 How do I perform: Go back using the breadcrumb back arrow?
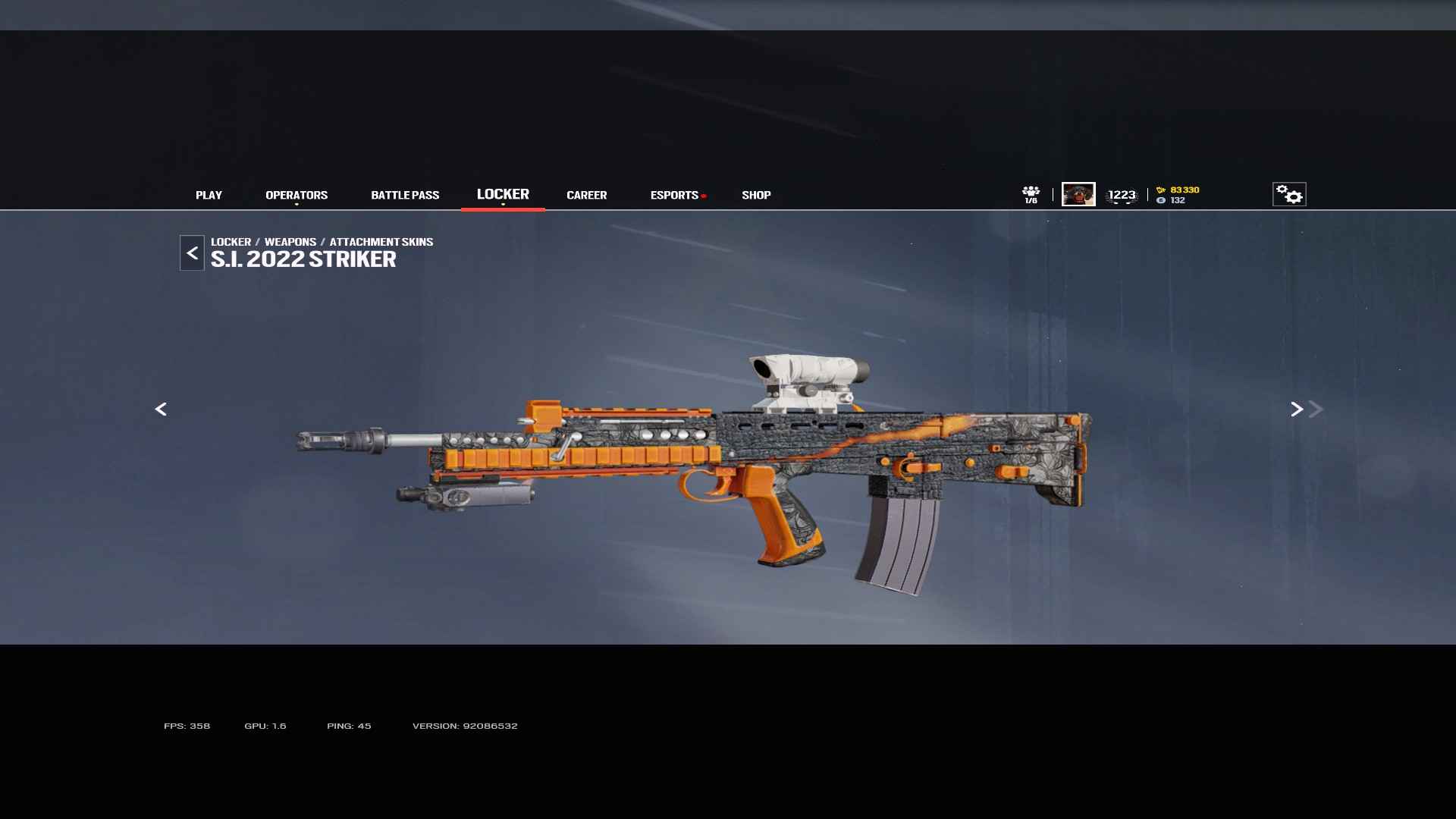pos(192,253)
